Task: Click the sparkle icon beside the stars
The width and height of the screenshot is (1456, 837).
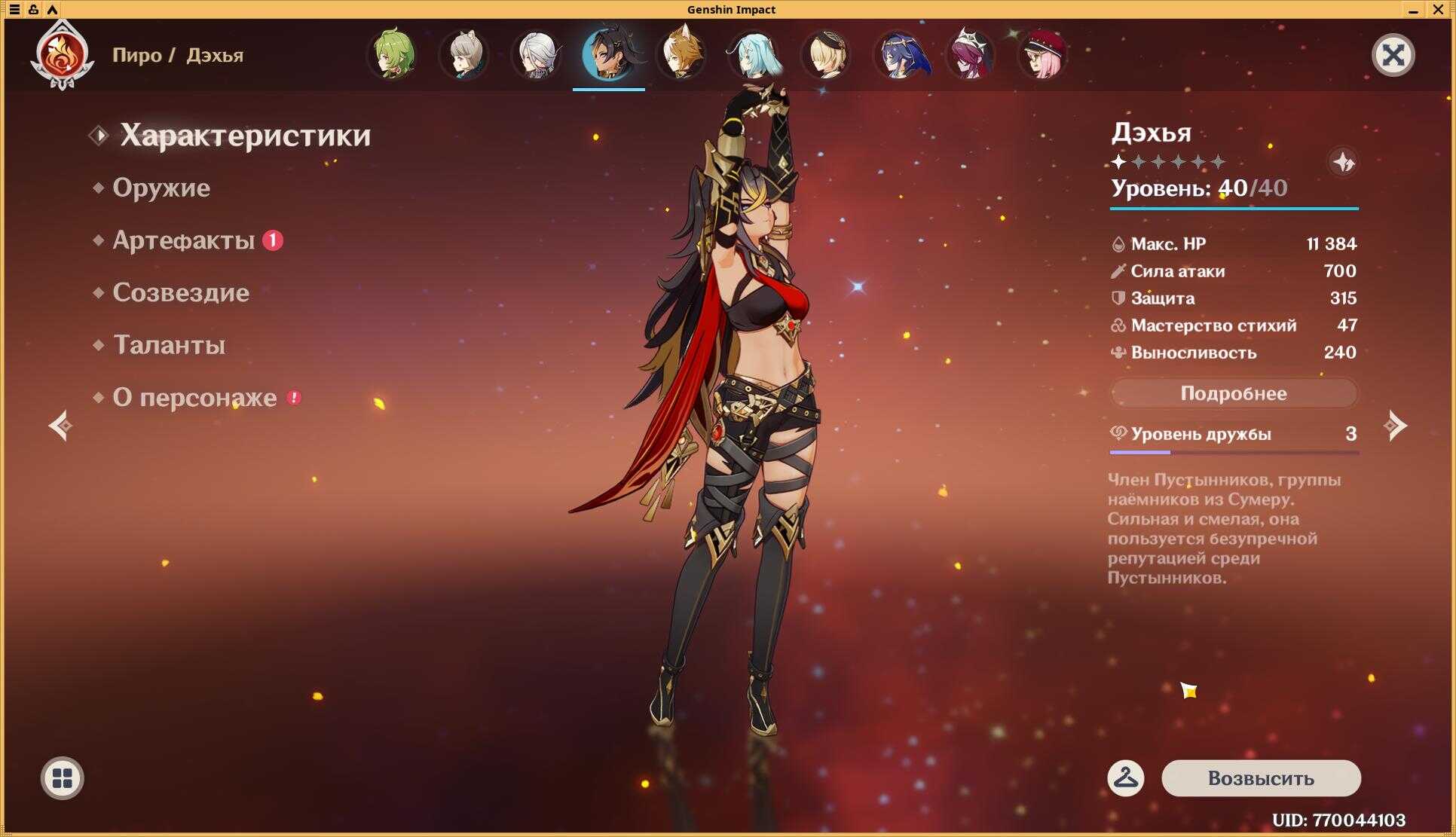Action: tap(1343, 162)
